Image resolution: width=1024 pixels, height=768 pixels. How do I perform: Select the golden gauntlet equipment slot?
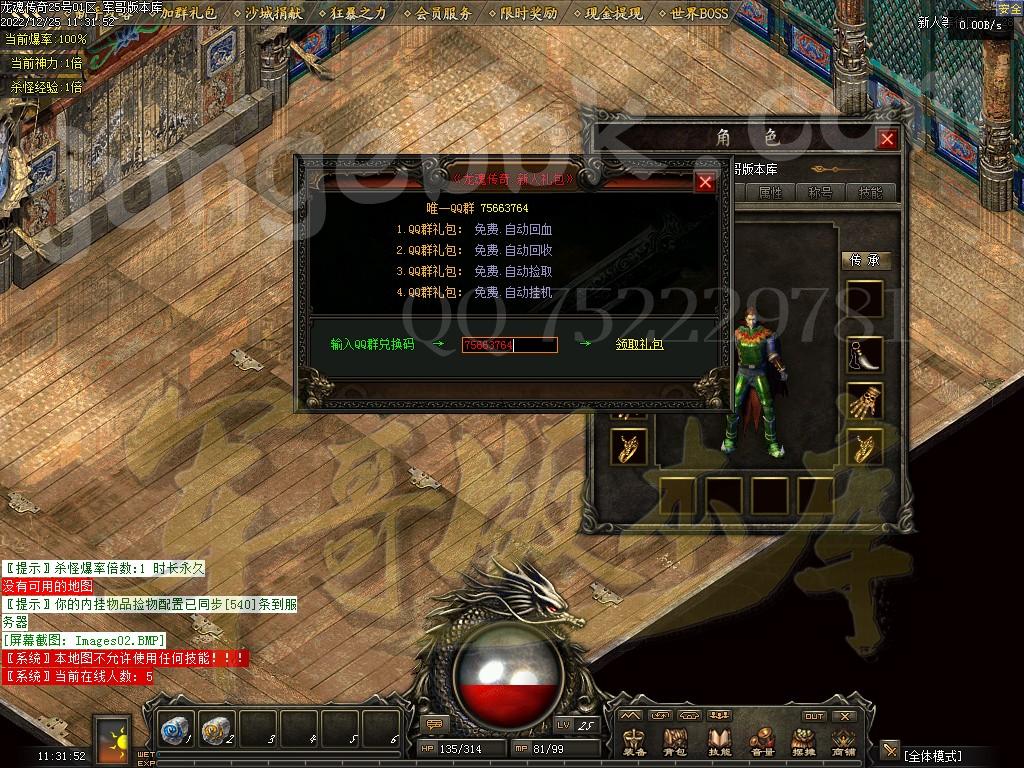coord(865,401)
